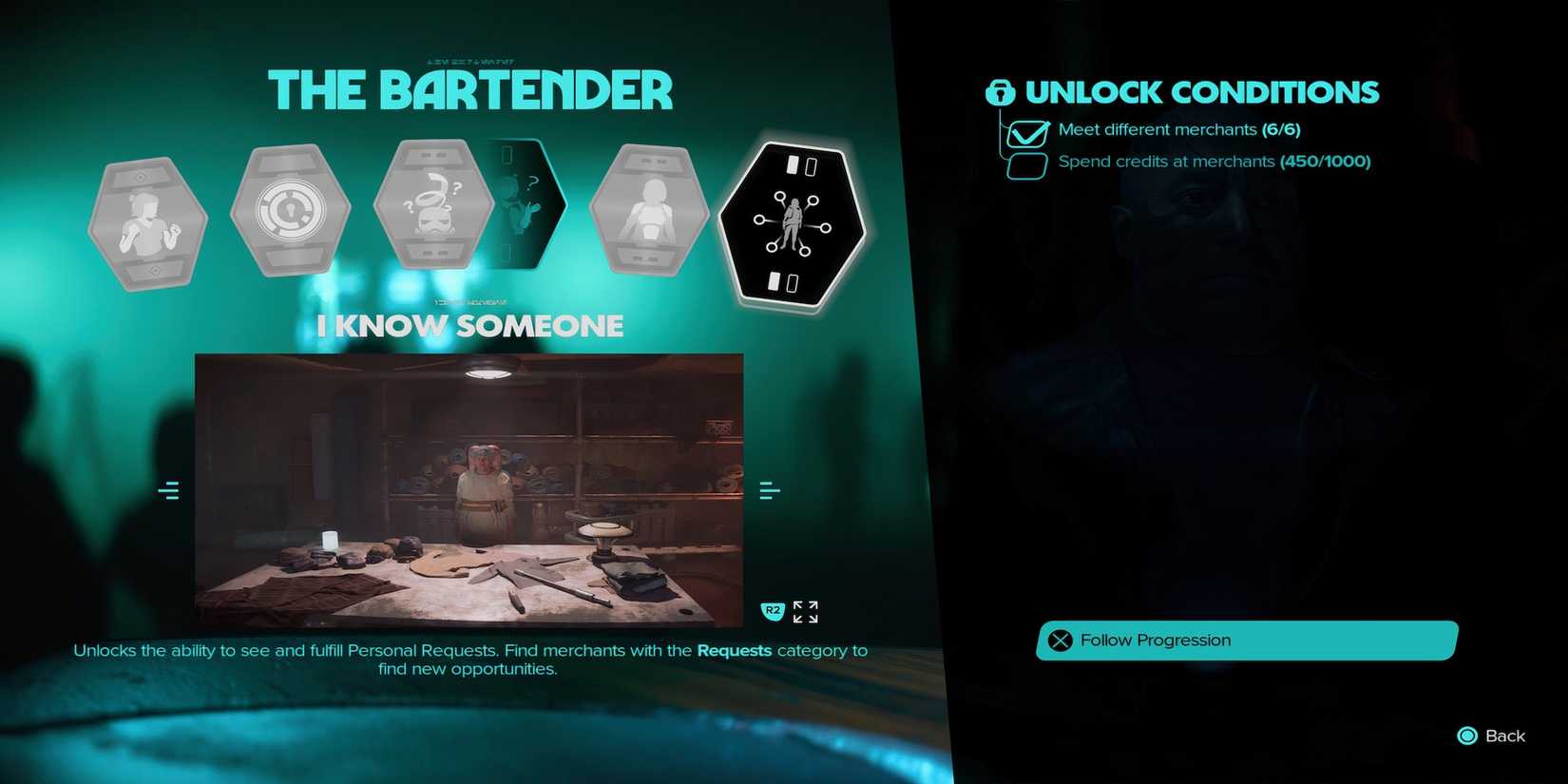Uncheck the Meet different merchants condition

click(x=1028, y=134)
